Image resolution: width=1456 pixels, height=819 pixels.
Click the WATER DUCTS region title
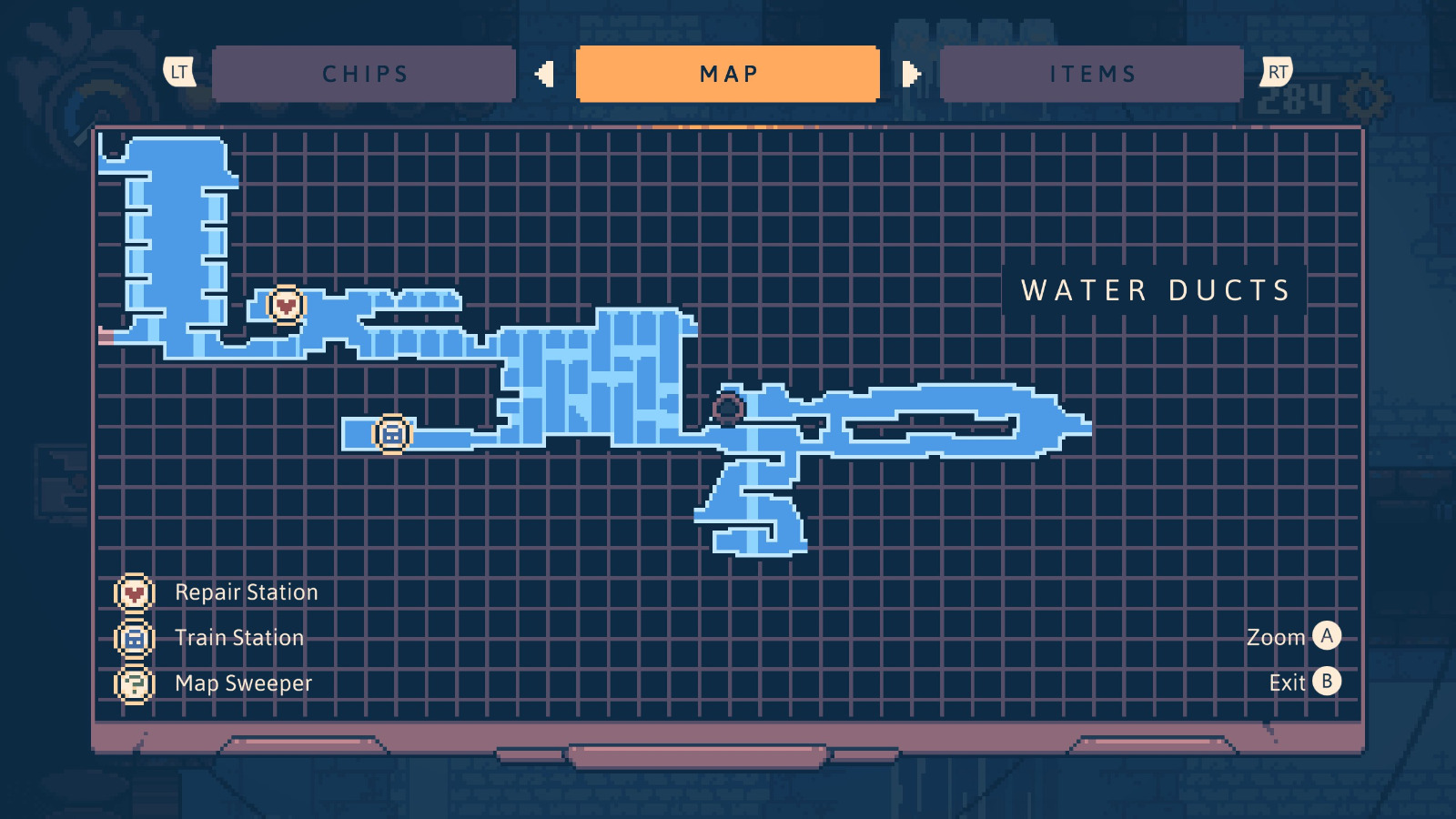click(x=1154, y=291)
